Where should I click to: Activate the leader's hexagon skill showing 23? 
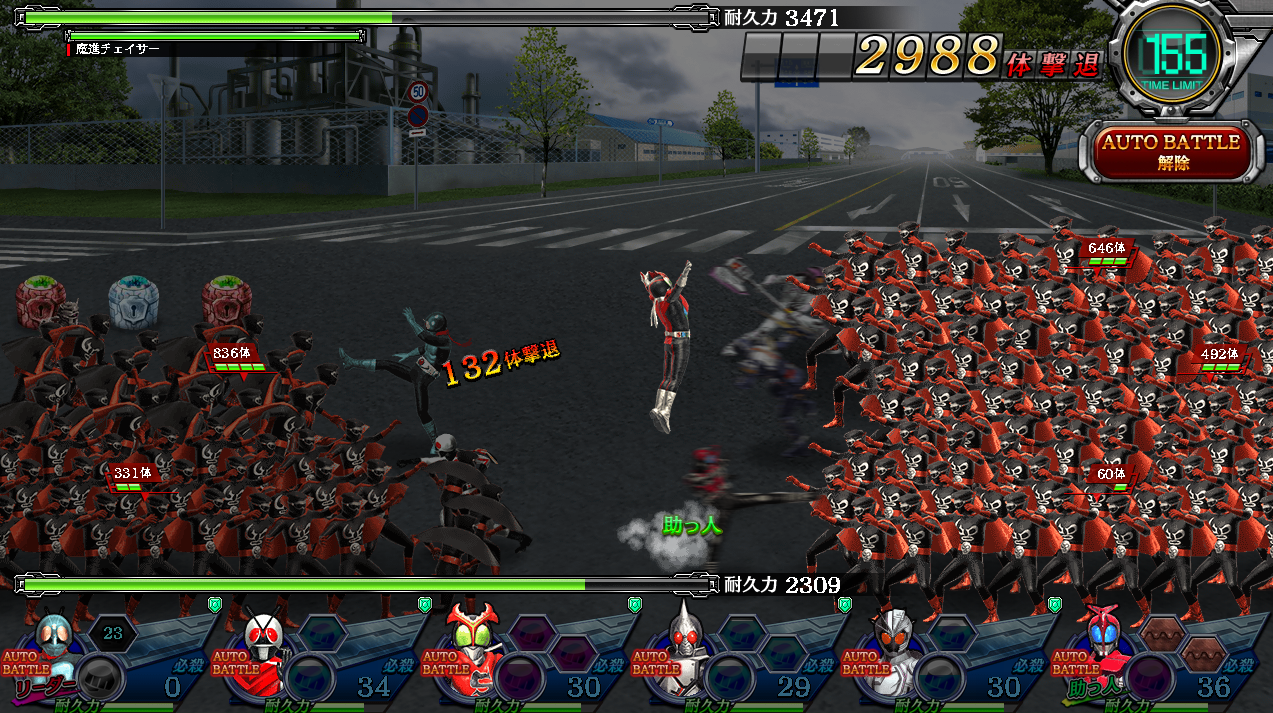[113, 633]
